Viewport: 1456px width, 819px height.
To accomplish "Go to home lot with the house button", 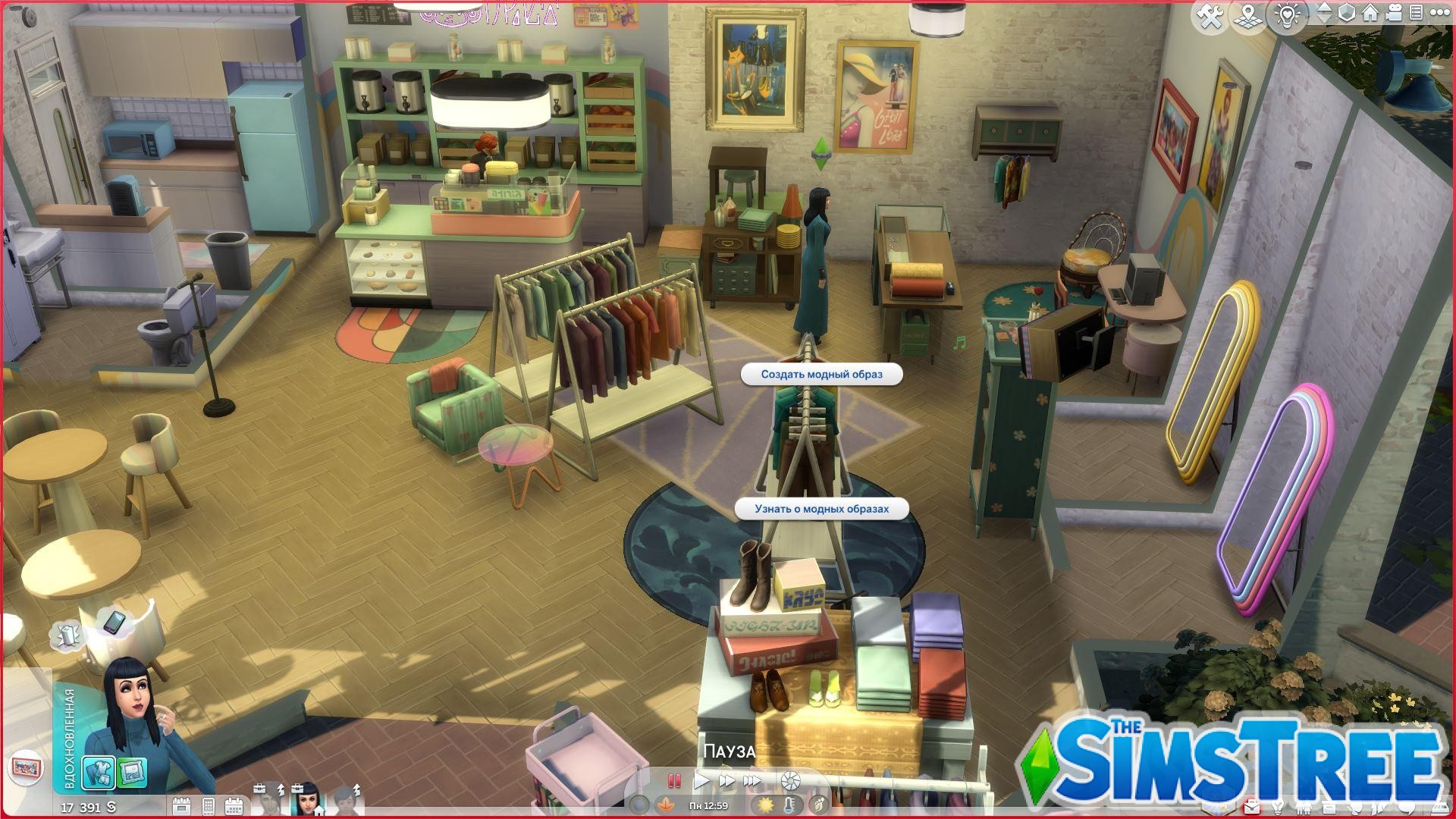I will coord(1370,13).
